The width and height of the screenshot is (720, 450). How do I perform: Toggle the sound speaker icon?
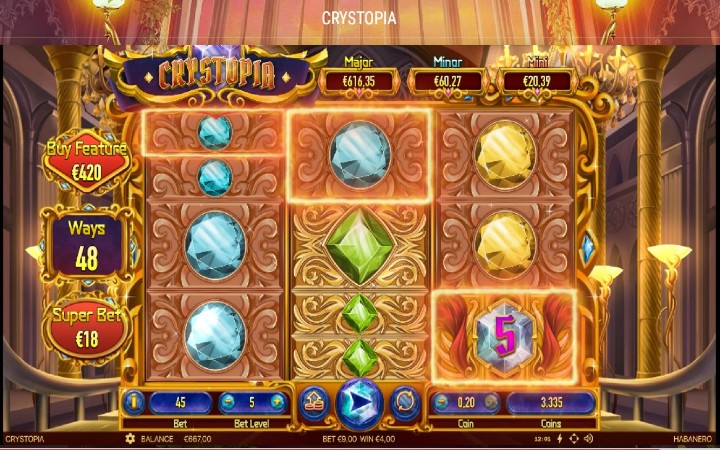pyautogui.click(x=588, y=439)
